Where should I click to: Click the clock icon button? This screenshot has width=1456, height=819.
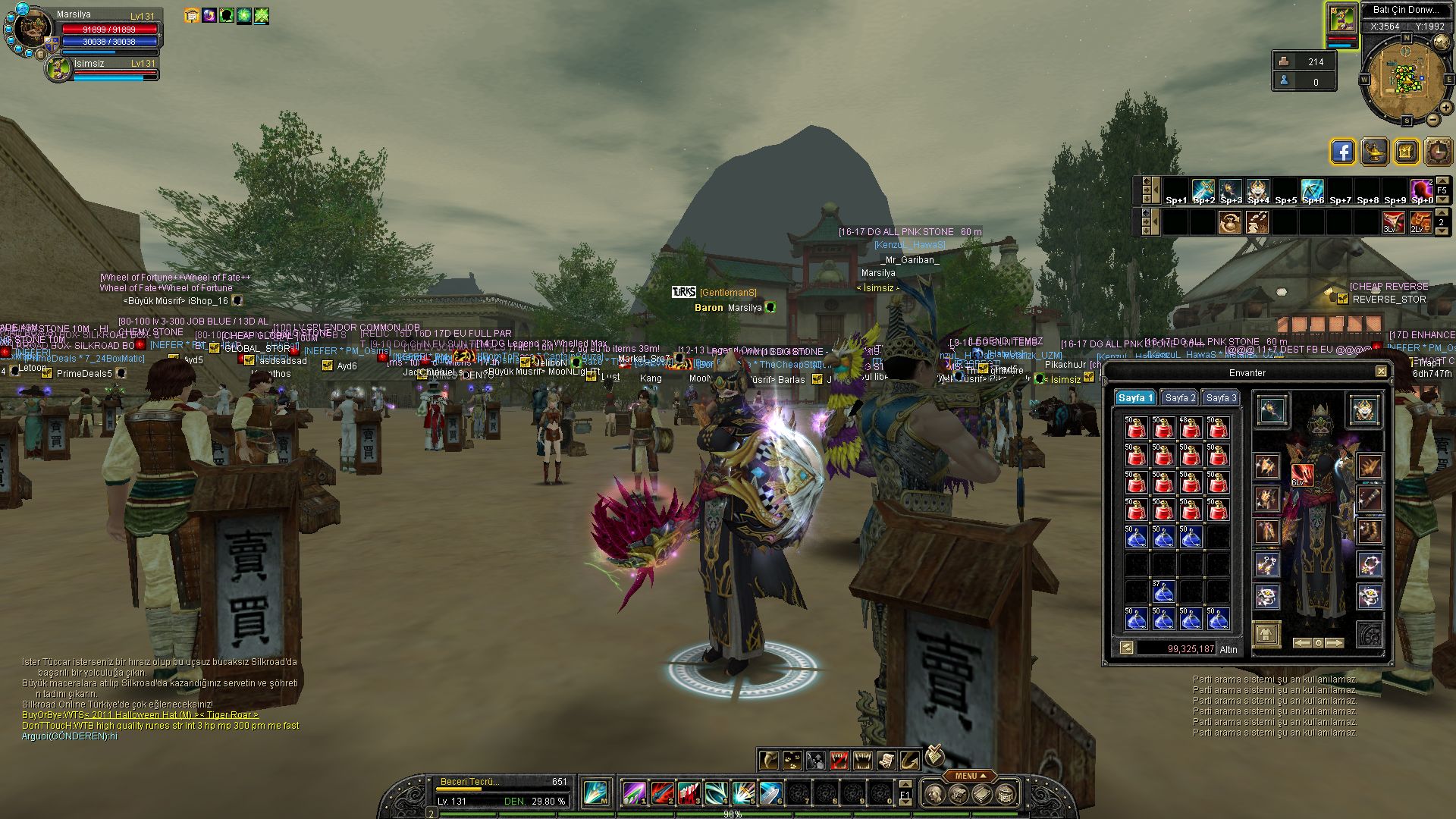[x=1438, y=152]
